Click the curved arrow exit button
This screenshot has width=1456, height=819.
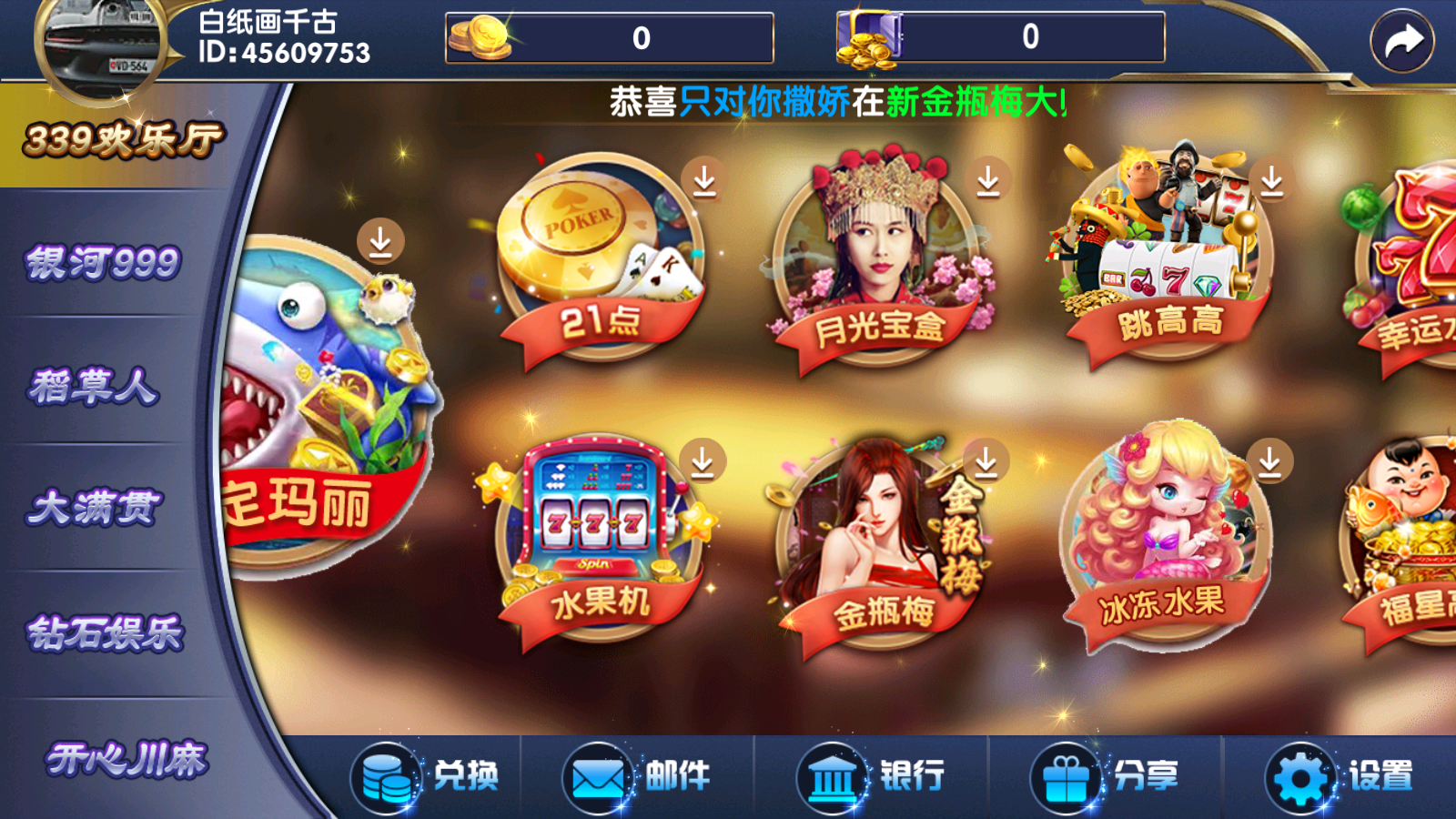point(1401,41)
